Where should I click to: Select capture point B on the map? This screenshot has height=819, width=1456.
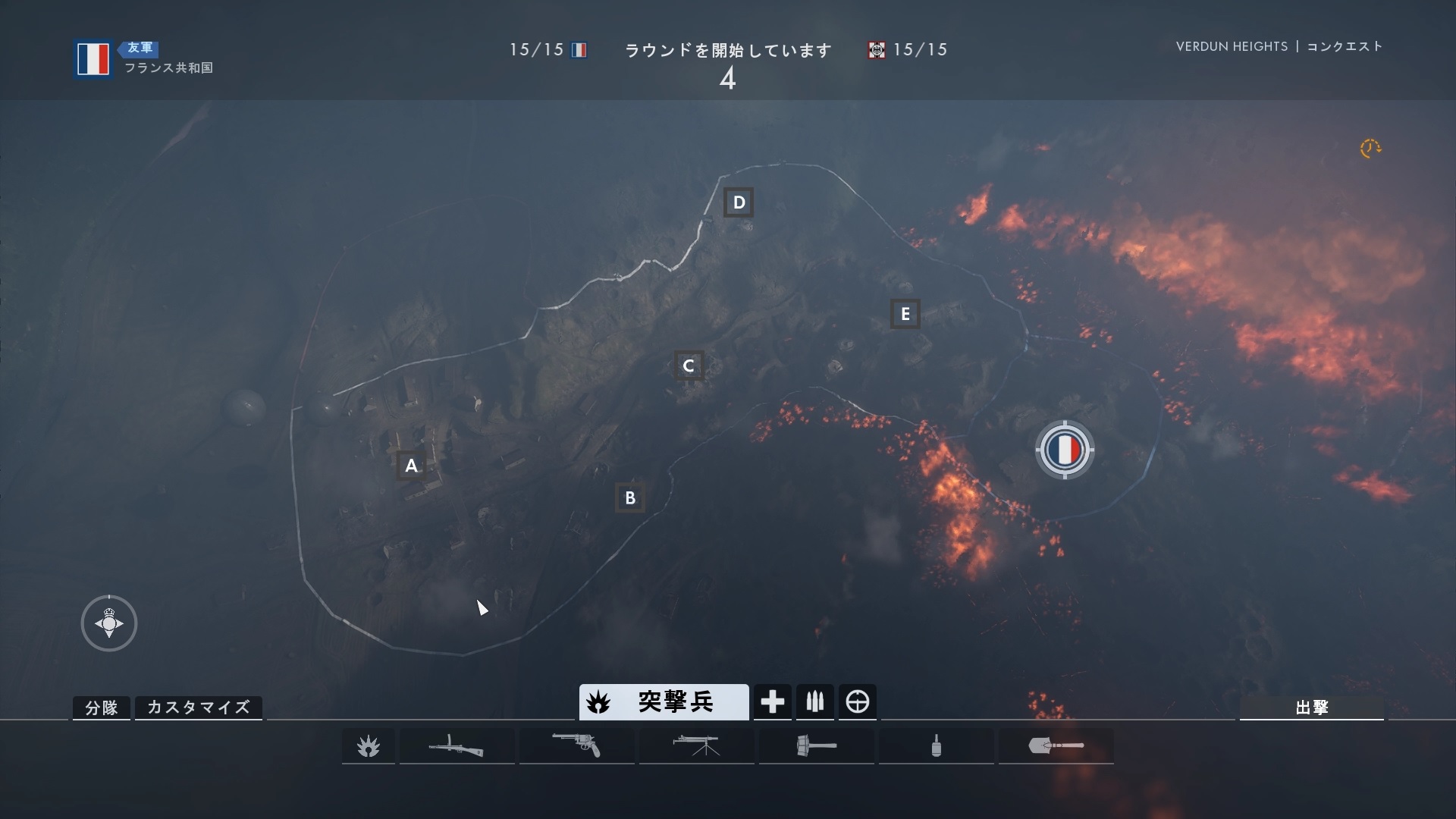point(629,498)
